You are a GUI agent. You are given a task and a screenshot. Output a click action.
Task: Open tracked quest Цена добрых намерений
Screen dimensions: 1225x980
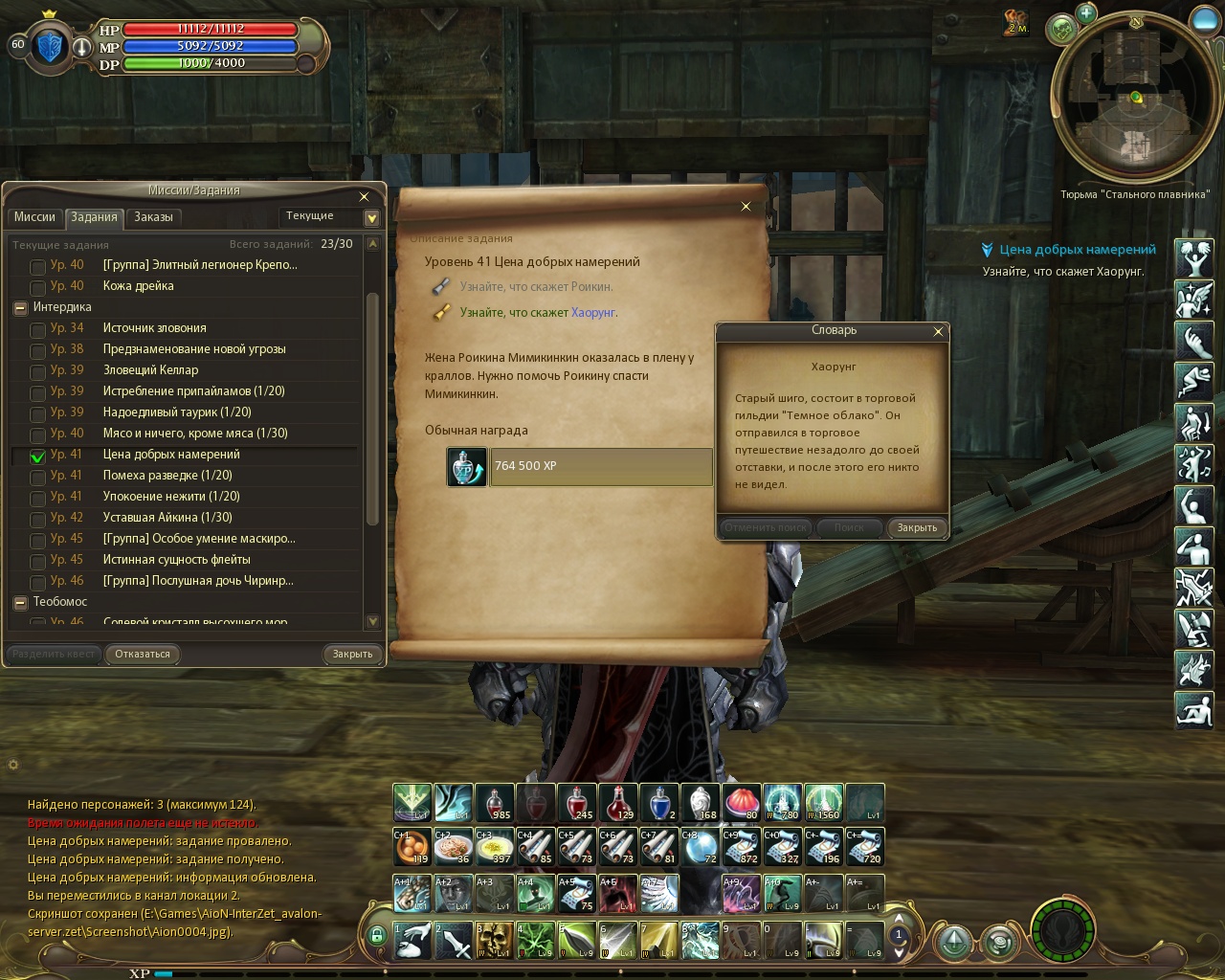(x=1078, y=250)
